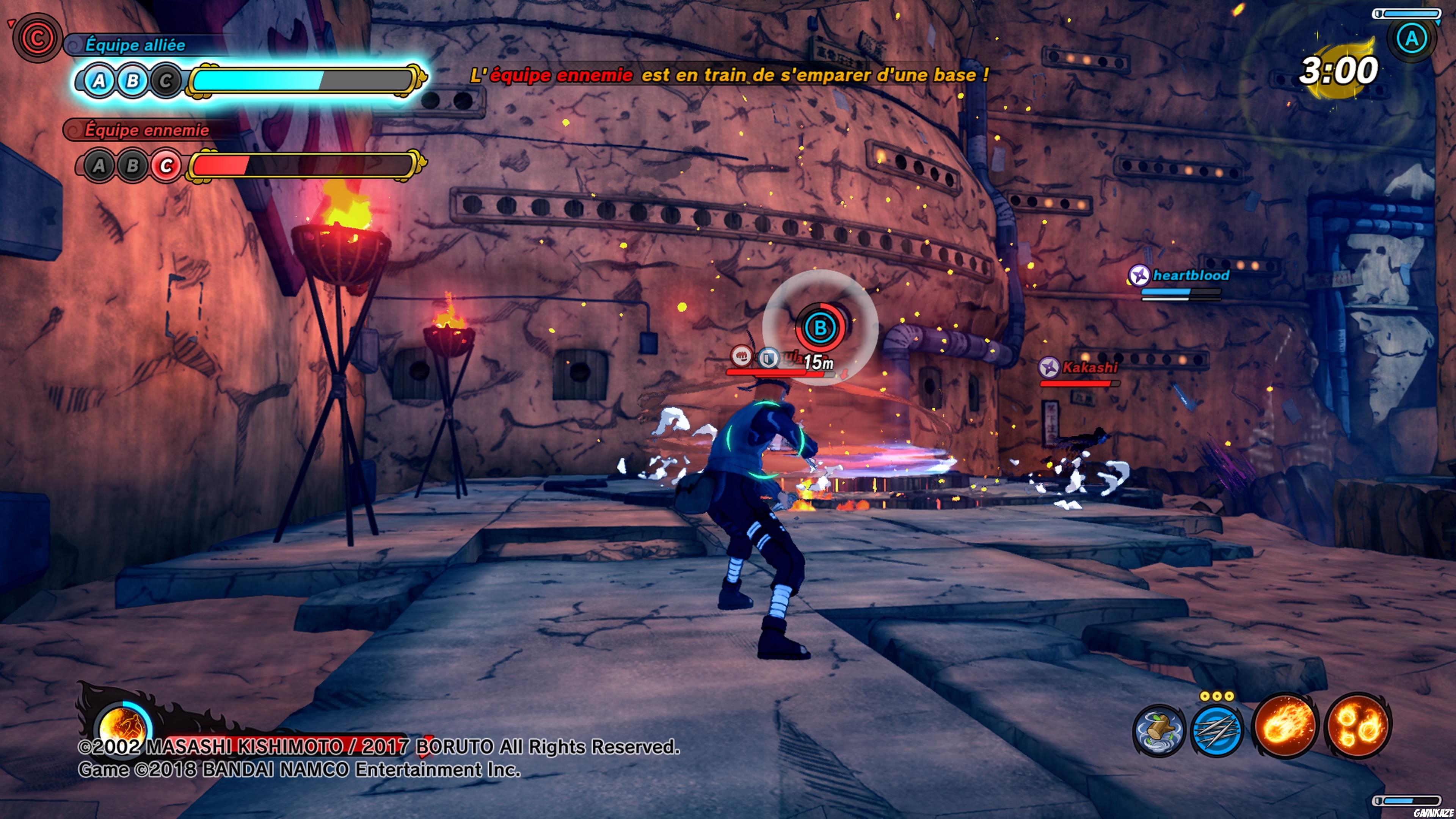The image size is (1456, 819).
Task: Choose allied team base C indicator
Action: pyautogui.click(x=166, y=81)
